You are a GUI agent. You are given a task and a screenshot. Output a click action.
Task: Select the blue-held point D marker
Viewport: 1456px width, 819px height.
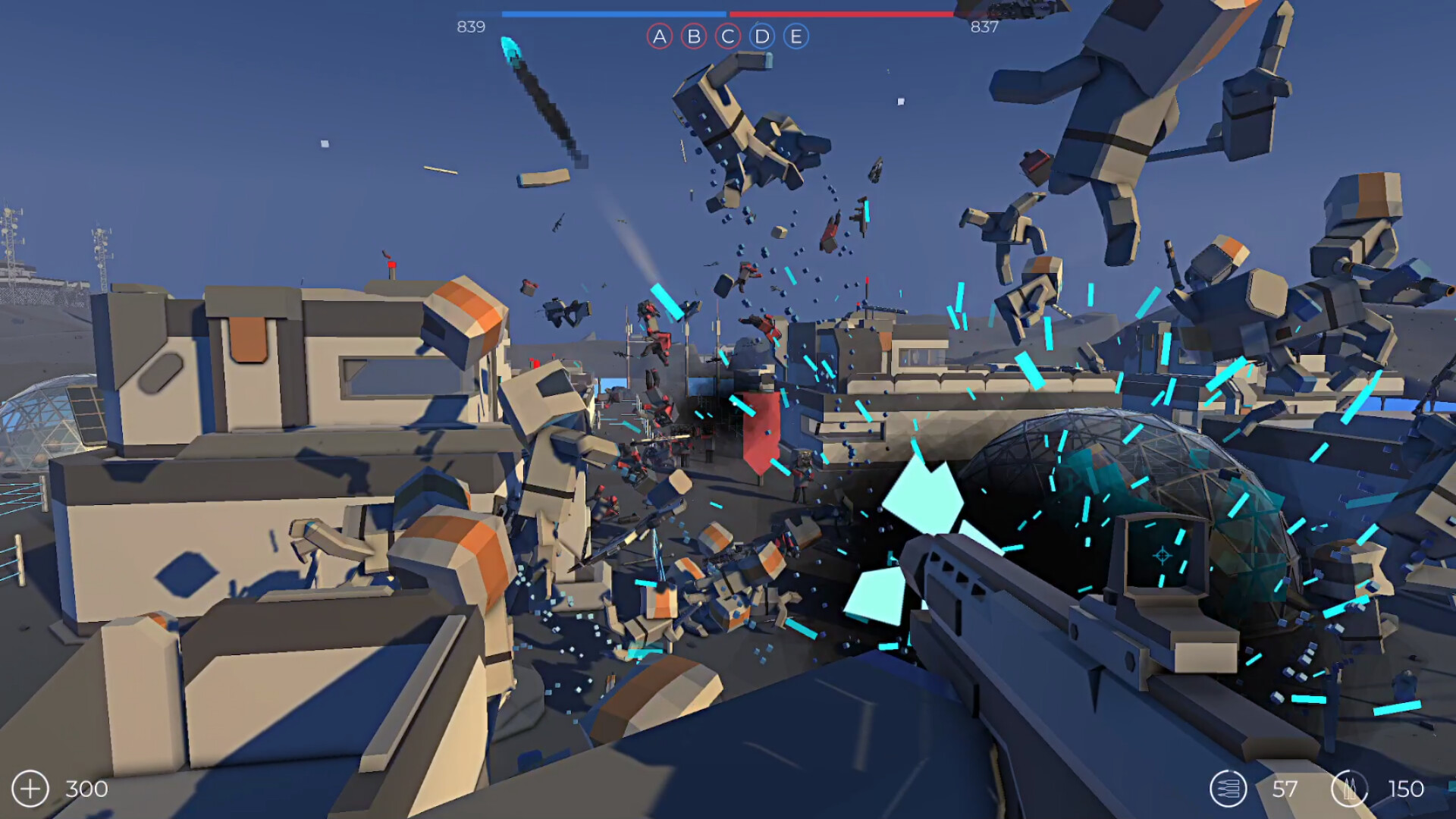(761, 35)
